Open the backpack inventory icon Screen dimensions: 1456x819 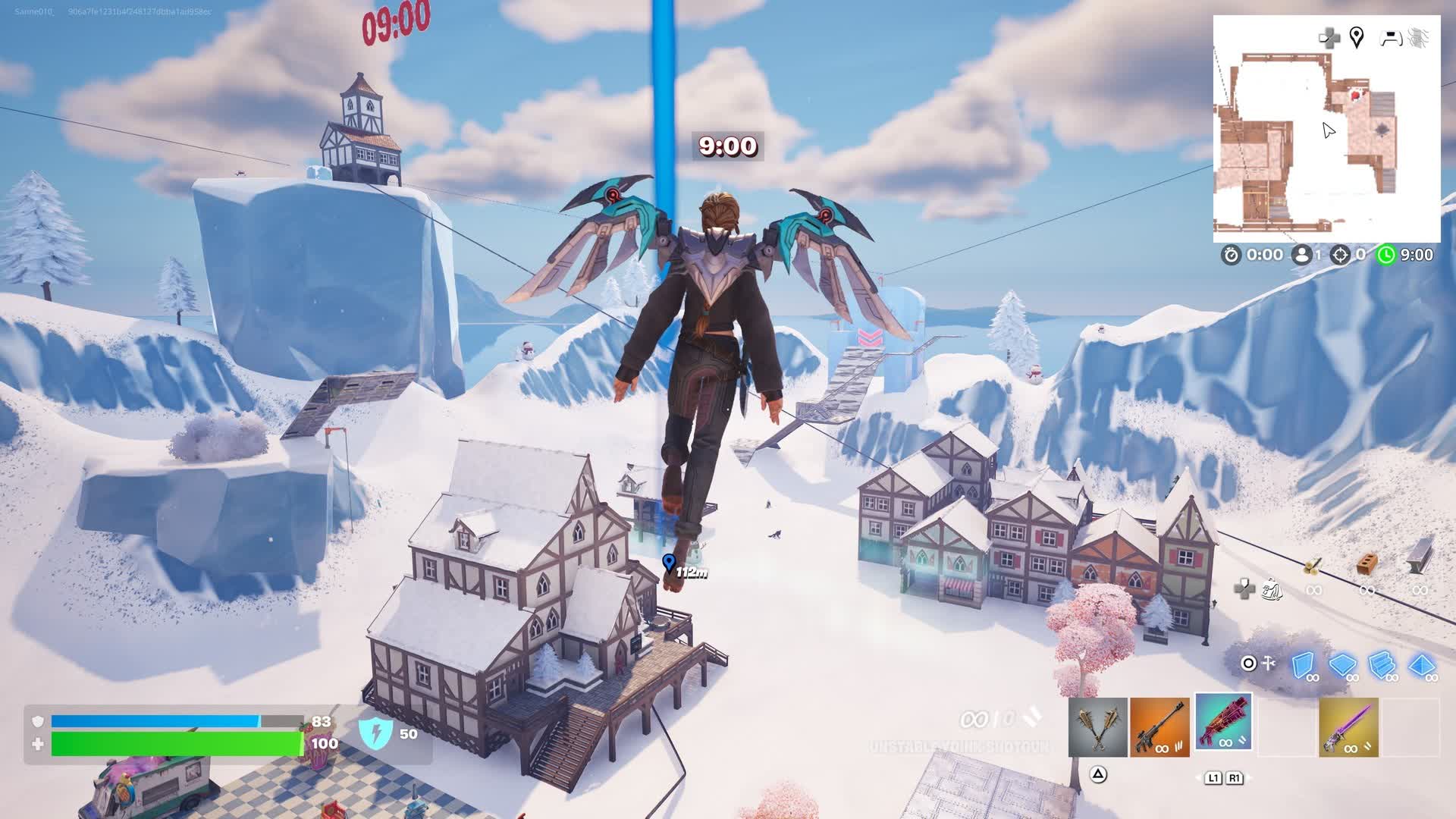tap(1272, 589)
